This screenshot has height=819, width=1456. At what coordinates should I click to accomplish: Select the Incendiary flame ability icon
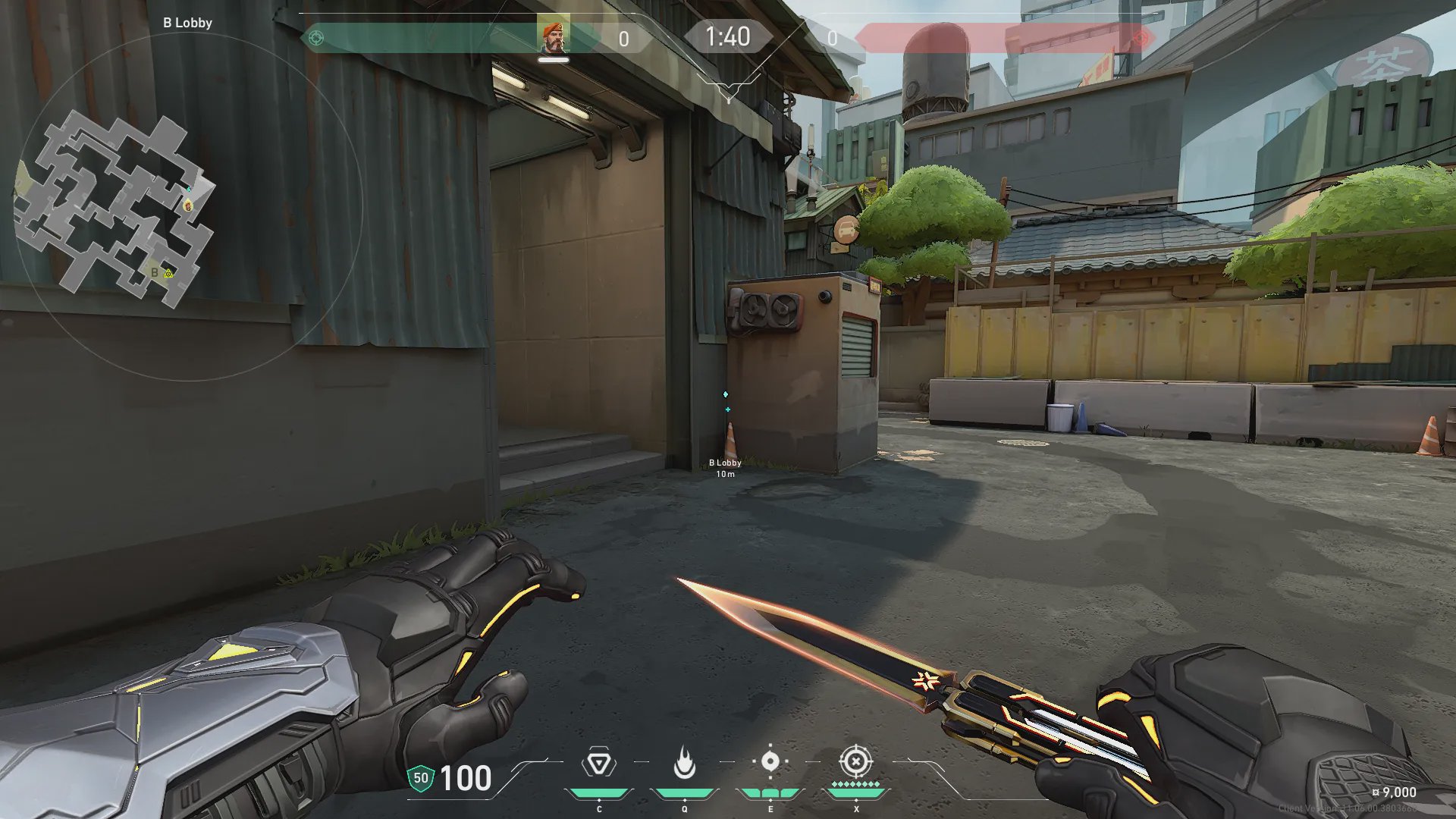click(684, 763)
